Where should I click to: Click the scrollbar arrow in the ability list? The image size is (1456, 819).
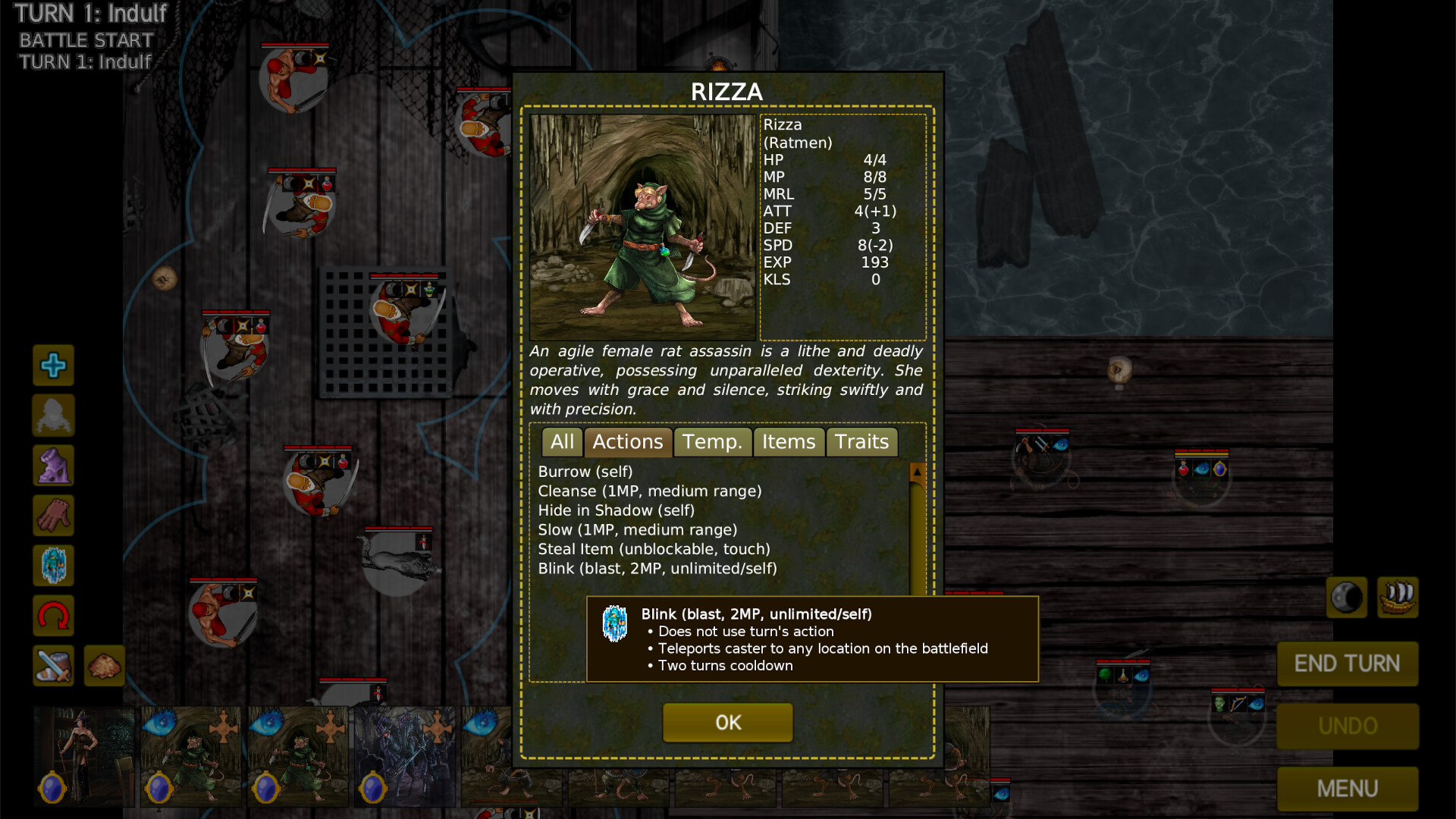917,470
